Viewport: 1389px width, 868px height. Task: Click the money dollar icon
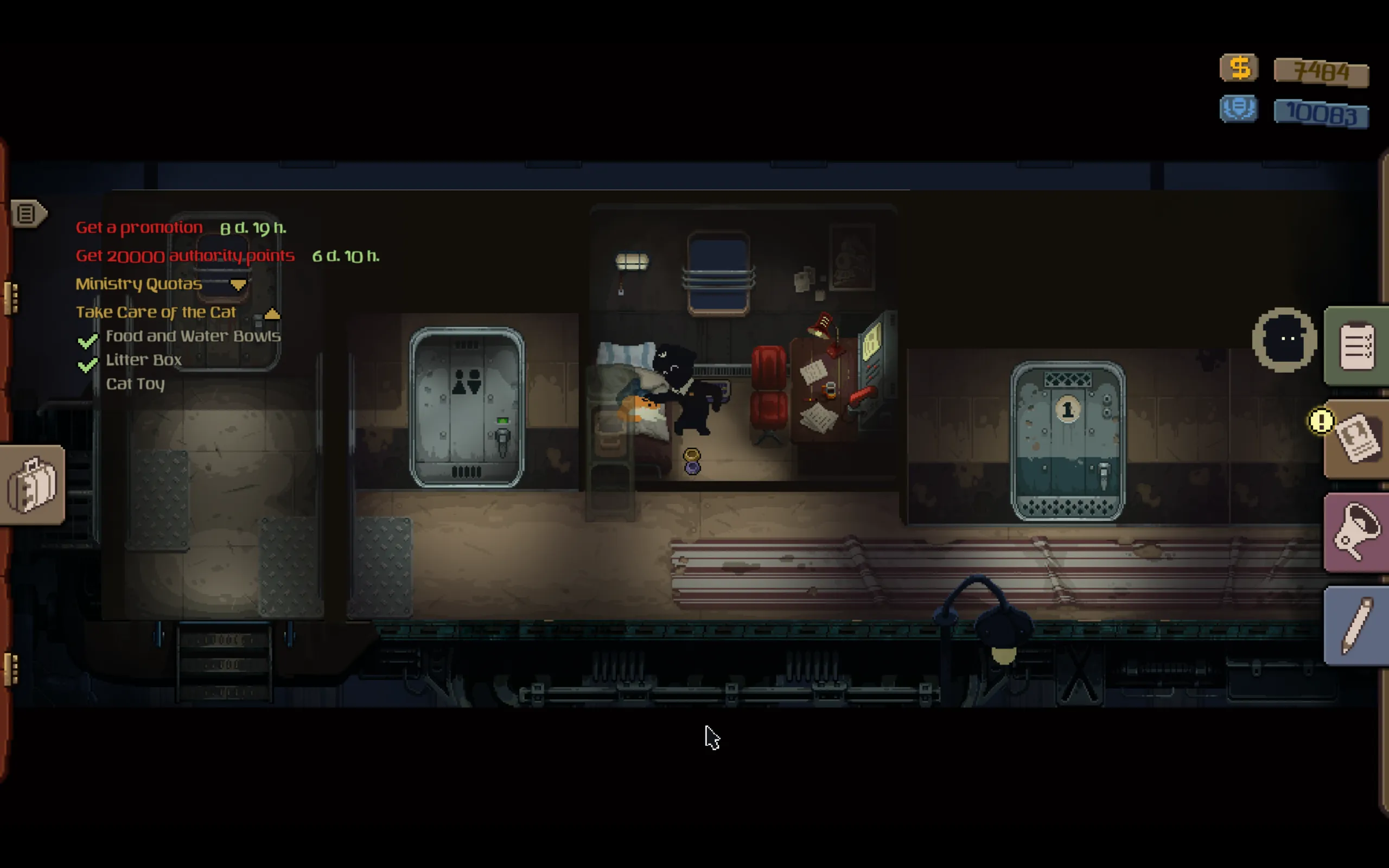point(1239,68)
